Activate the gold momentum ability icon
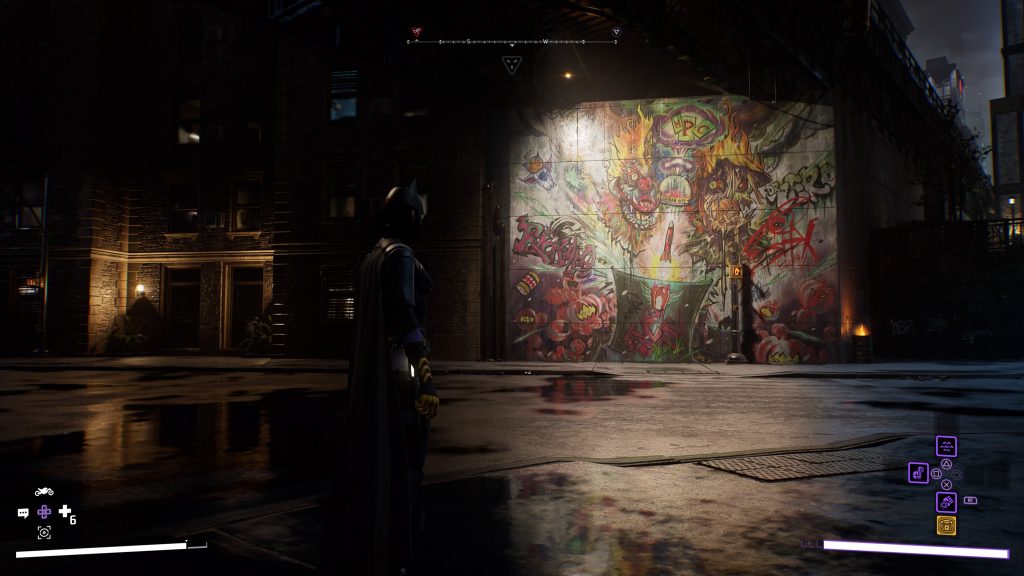The image size is (1024, 576). (946, 525)
